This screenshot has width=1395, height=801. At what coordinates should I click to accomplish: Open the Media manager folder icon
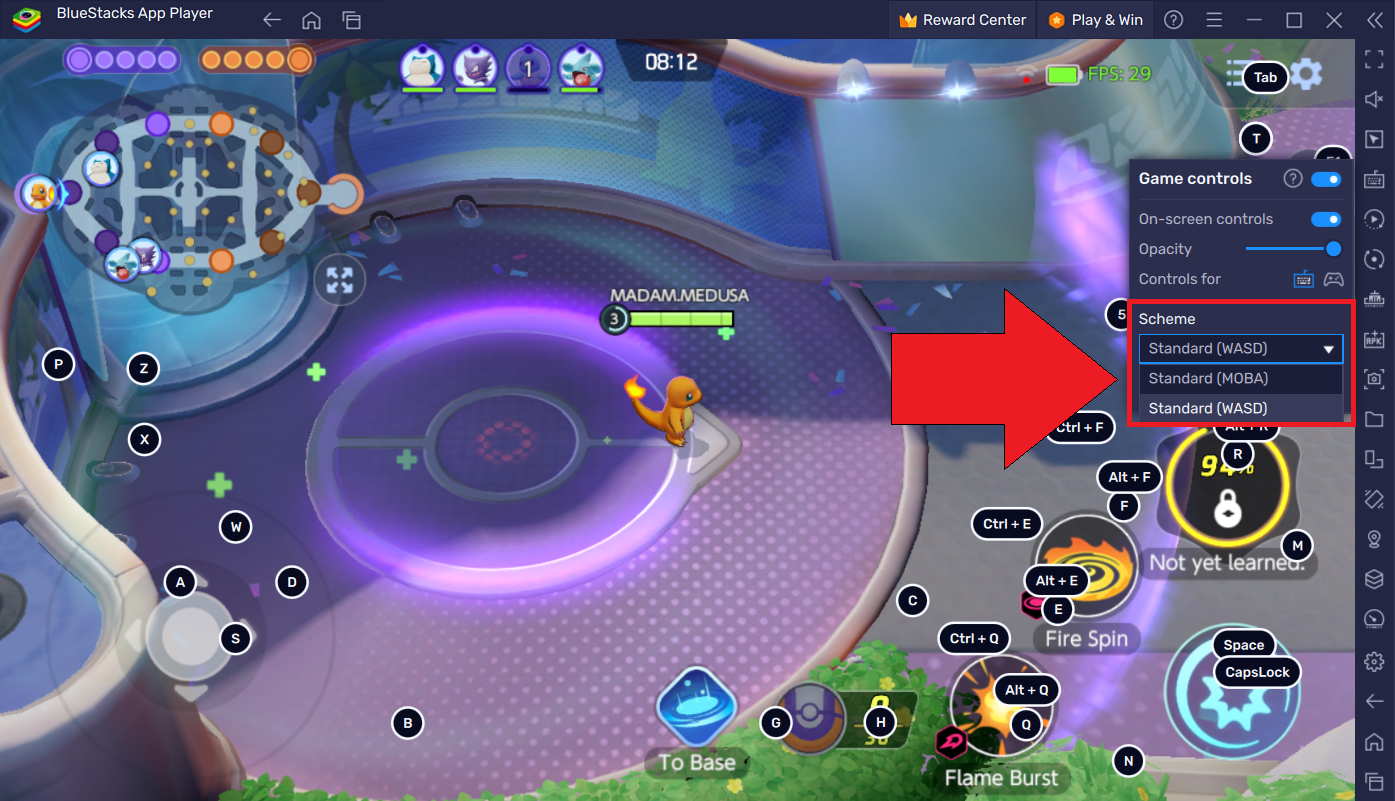click(1374, 419)
